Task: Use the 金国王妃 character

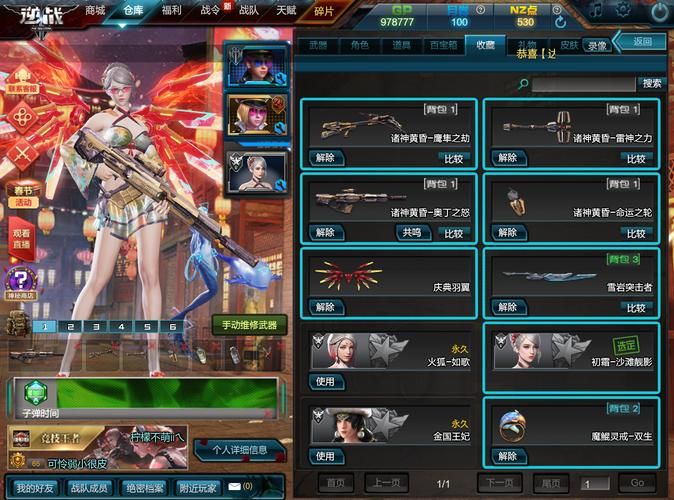Action: [324, 456]
